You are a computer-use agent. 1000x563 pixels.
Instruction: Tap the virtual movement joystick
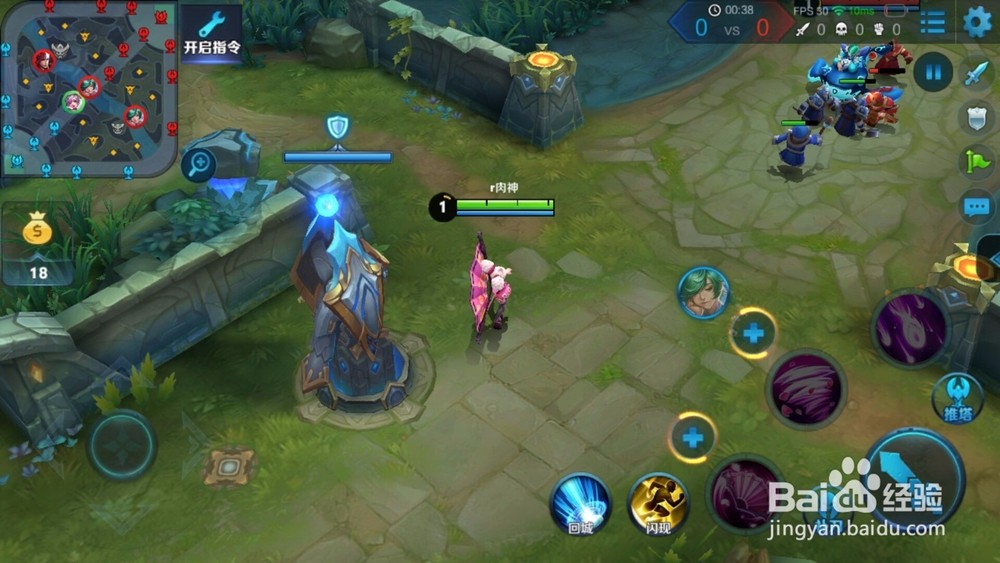click(121, 446)
